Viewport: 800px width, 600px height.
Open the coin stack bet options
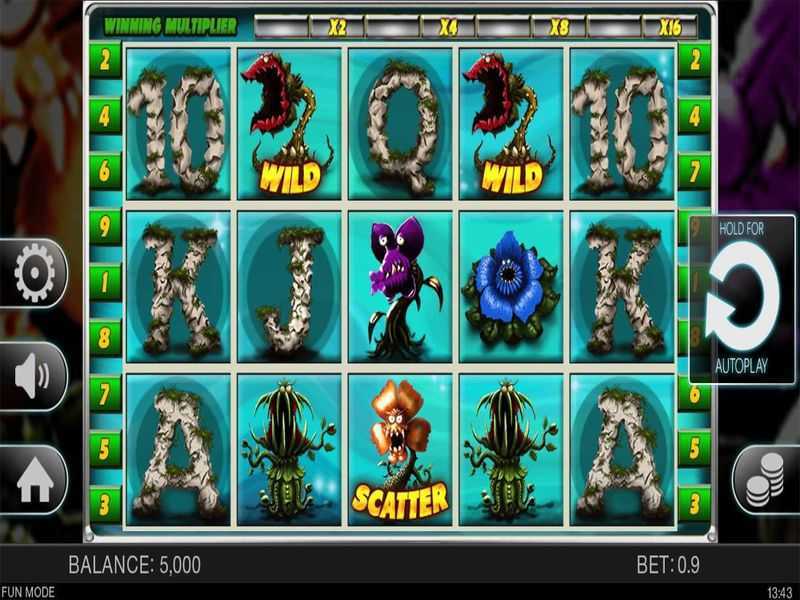pyautogui.click(x=766, y=480)
